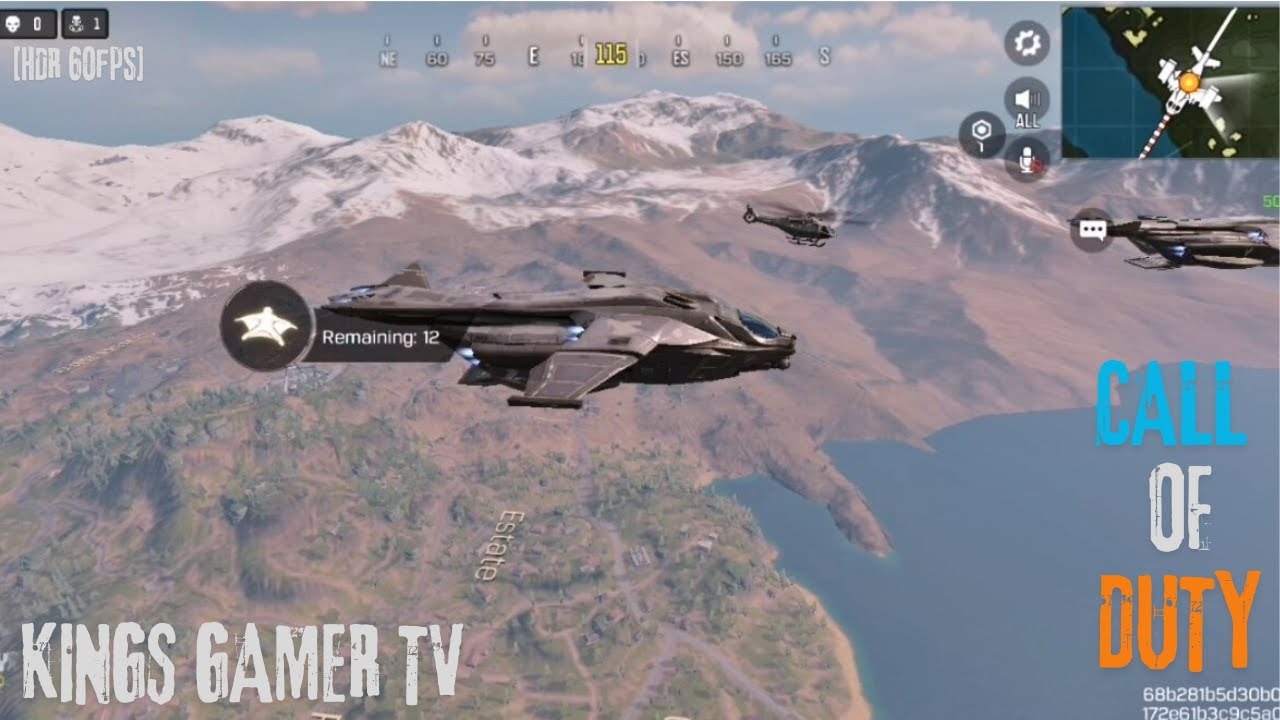The width and height of the screenshot is (1280, 720).
Task: Unmute the microphone icon
Action: pos(1027,158)
